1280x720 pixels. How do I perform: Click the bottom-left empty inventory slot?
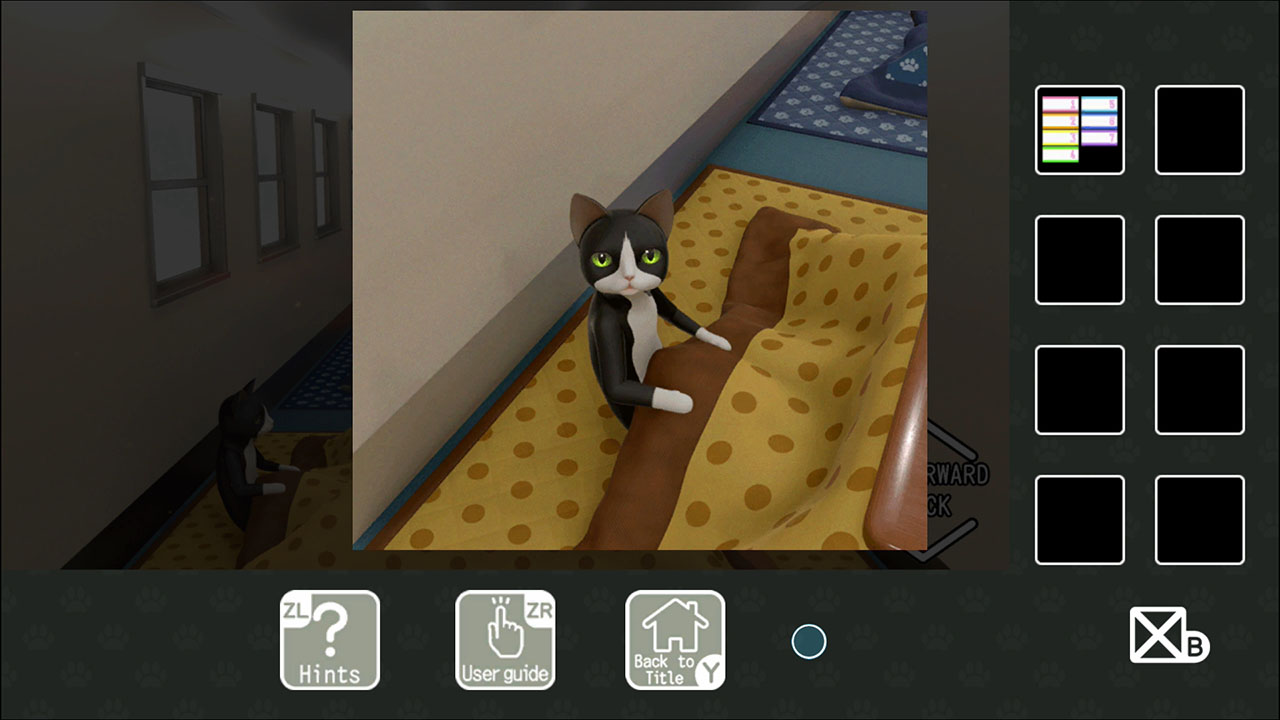[x=1080, y=521]
